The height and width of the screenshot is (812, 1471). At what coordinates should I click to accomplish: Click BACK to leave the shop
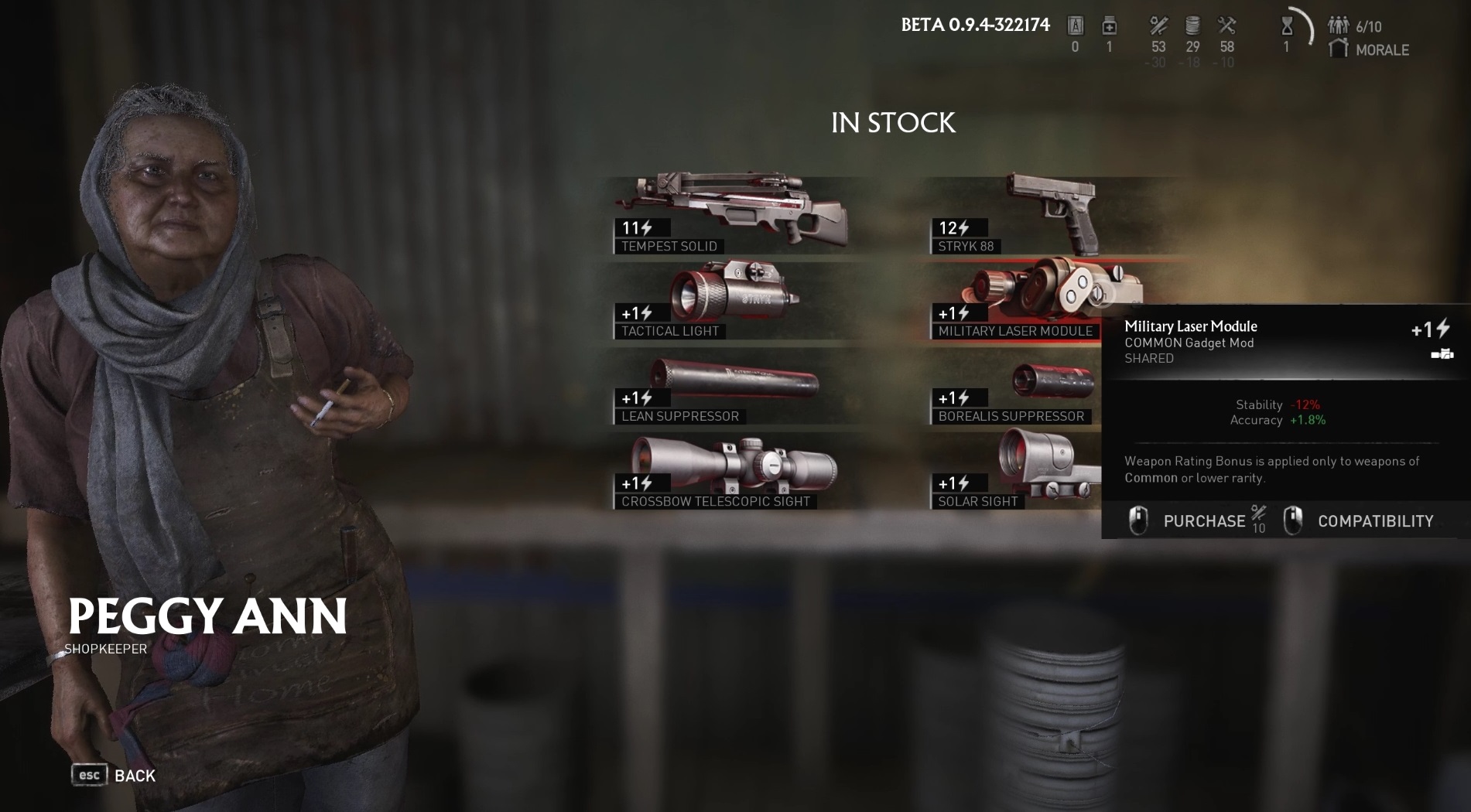coord(134,774)
